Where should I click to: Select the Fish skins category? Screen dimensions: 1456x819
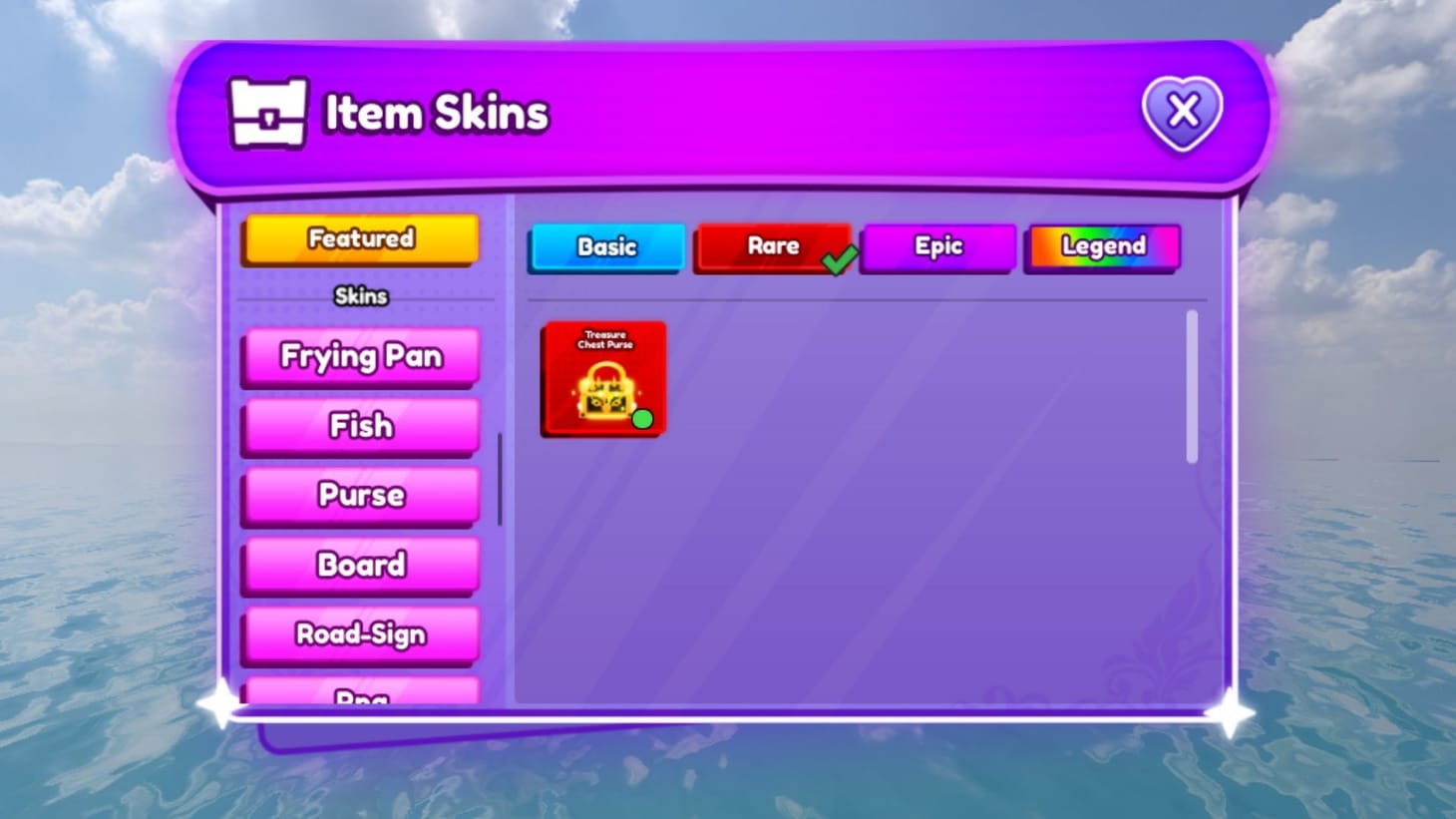(359, 426)
